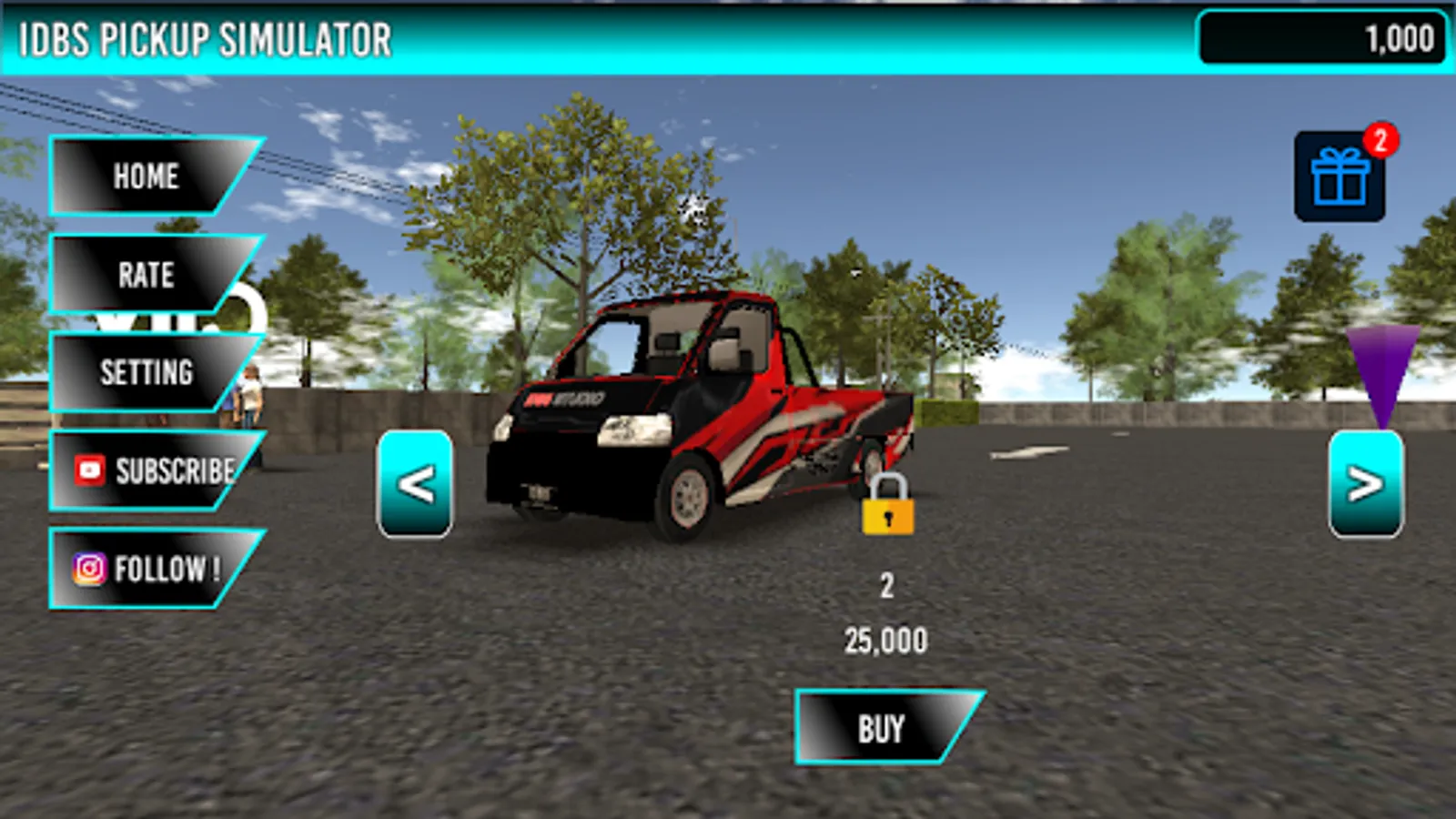
Task: Buy the locked pickup truck
Action: pyautogui.click(x=881, y=728)
